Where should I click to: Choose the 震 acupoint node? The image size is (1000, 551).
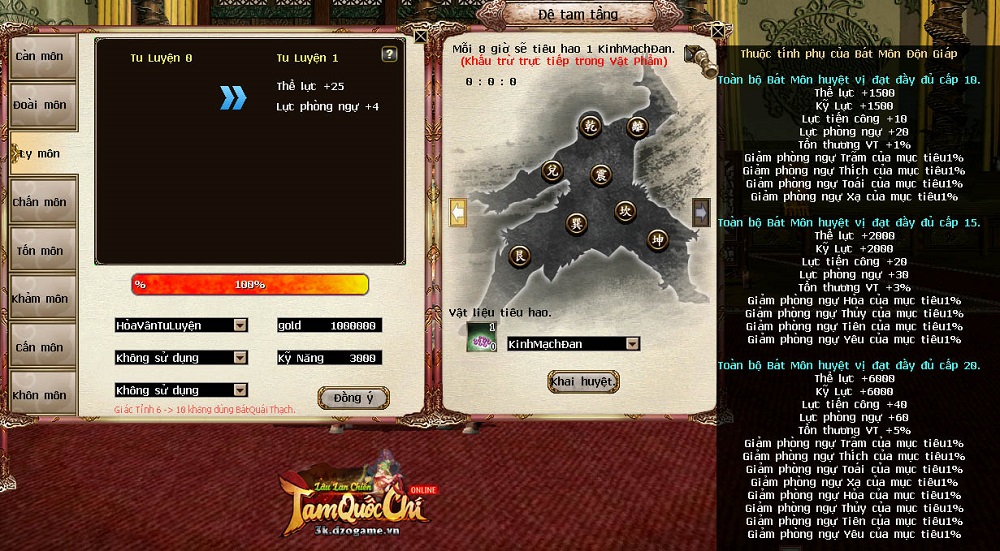click(600, 175)
